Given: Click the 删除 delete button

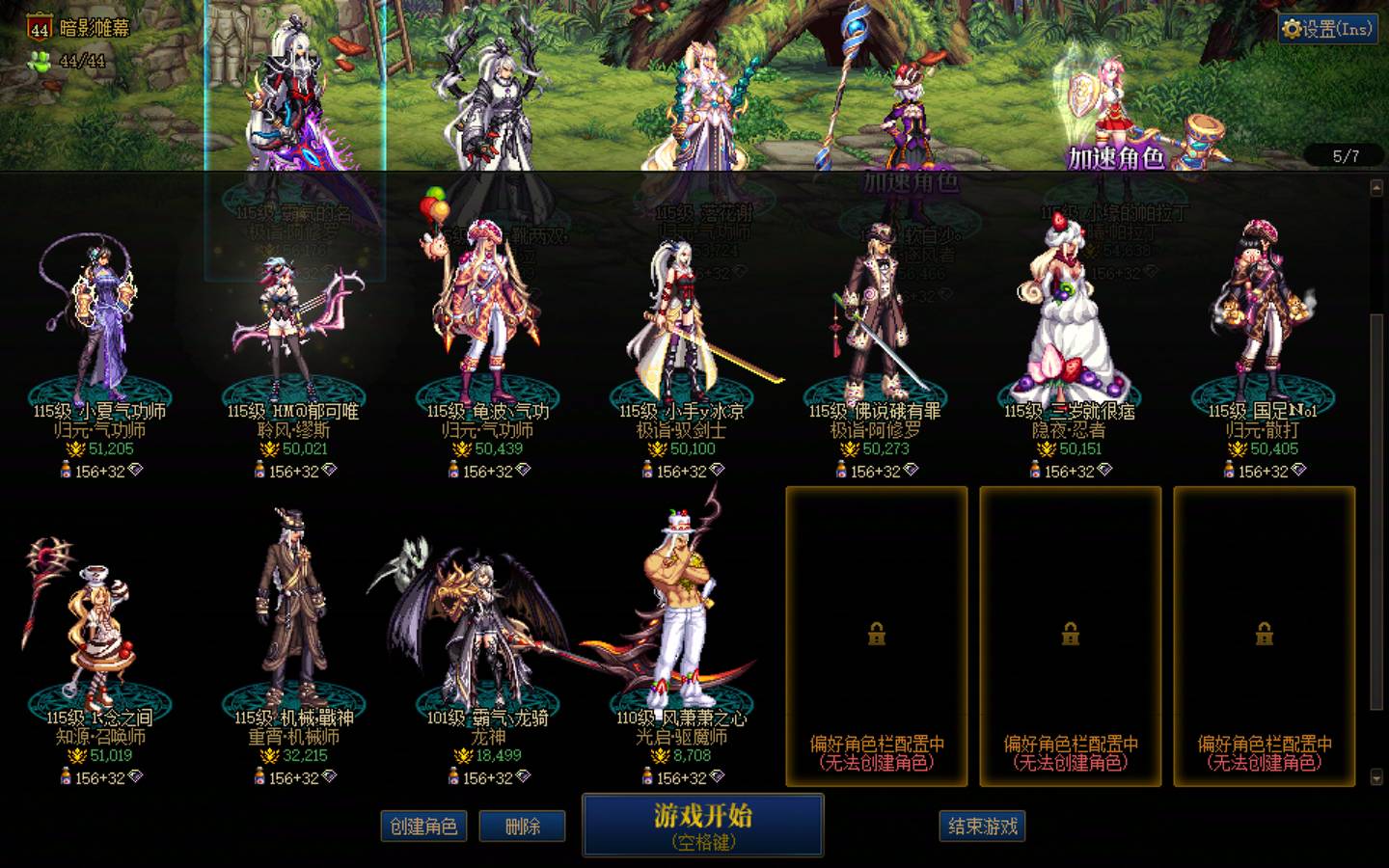Looking at the screenshot, I should (522, 827).
